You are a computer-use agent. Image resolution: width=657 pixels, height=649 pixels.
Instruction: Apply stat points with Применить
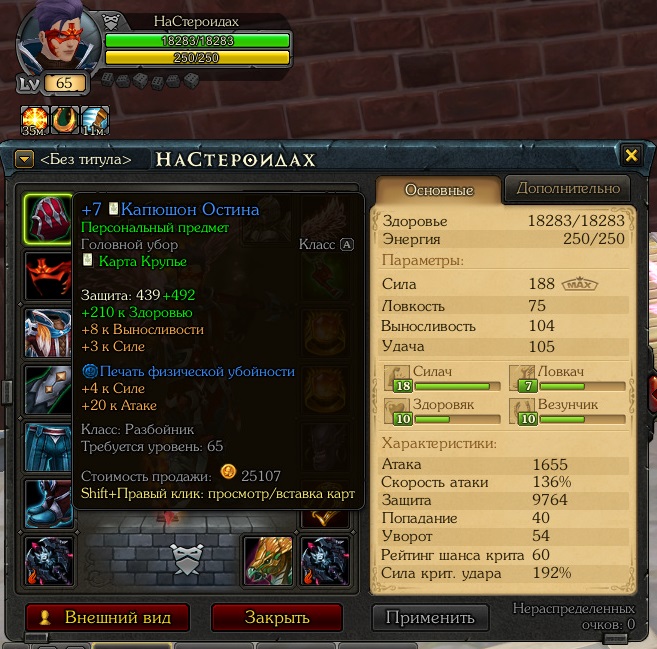[430, 617]
